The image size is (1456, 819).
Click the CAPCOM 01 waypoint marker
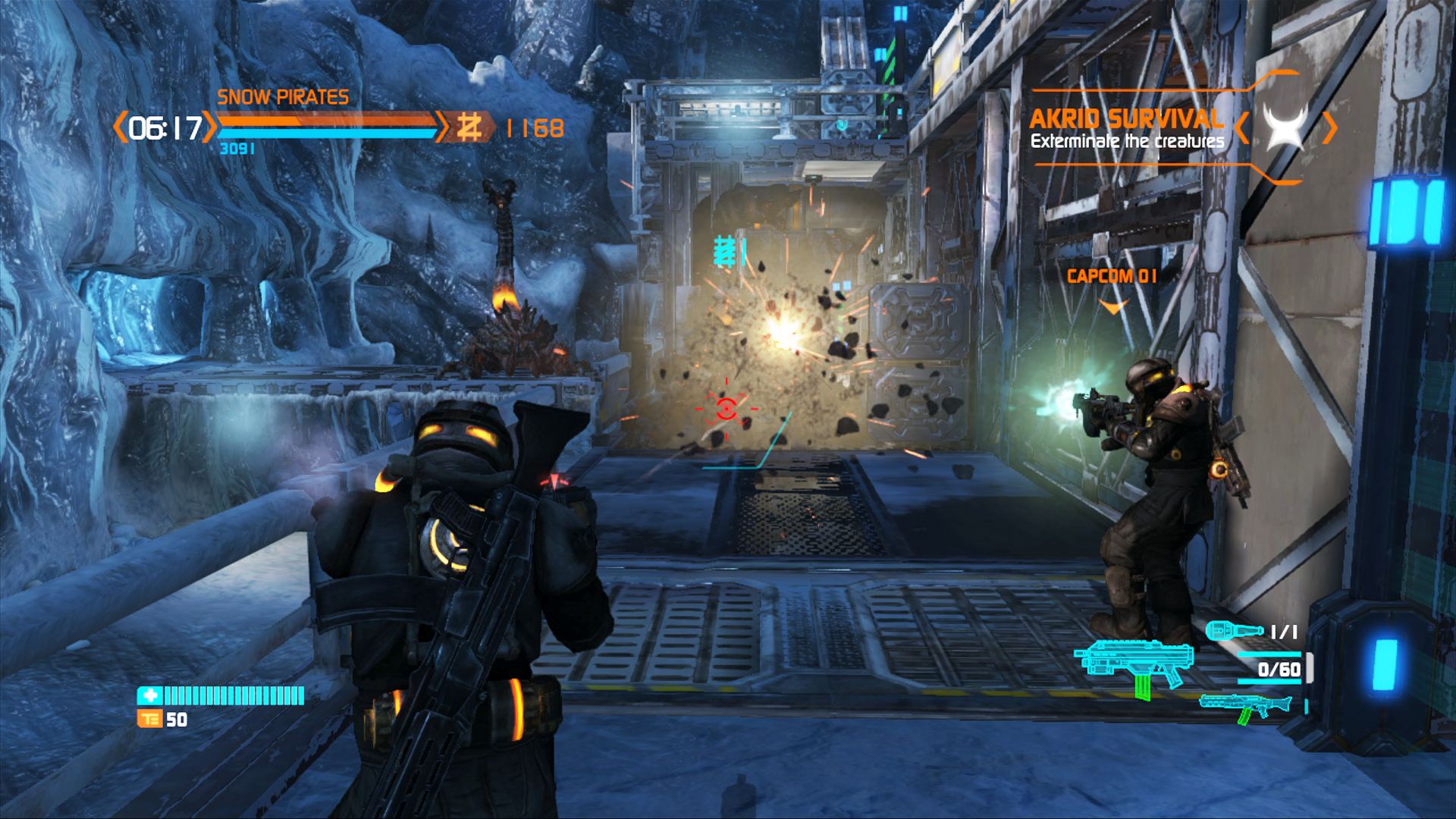(x=1110, y=277)
